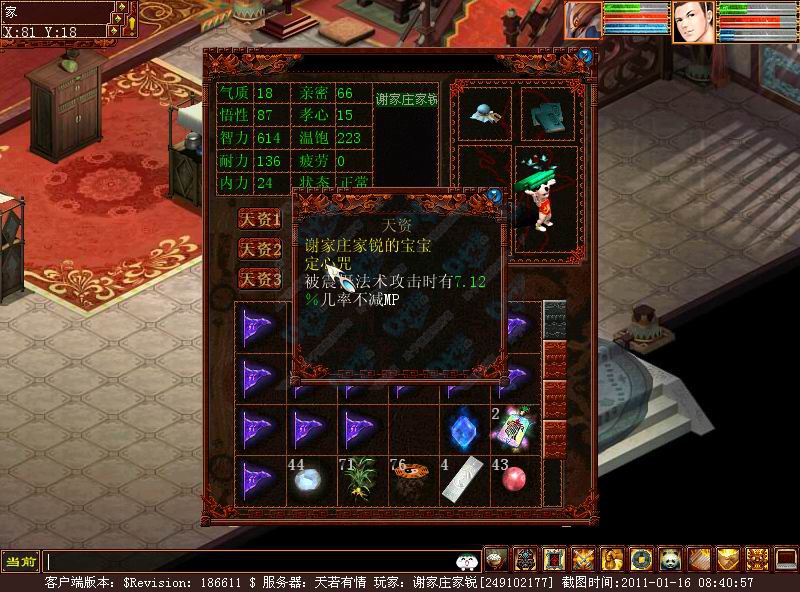Use the colorful talisman card stack
The image size is (800, 592).
[516, 429]
